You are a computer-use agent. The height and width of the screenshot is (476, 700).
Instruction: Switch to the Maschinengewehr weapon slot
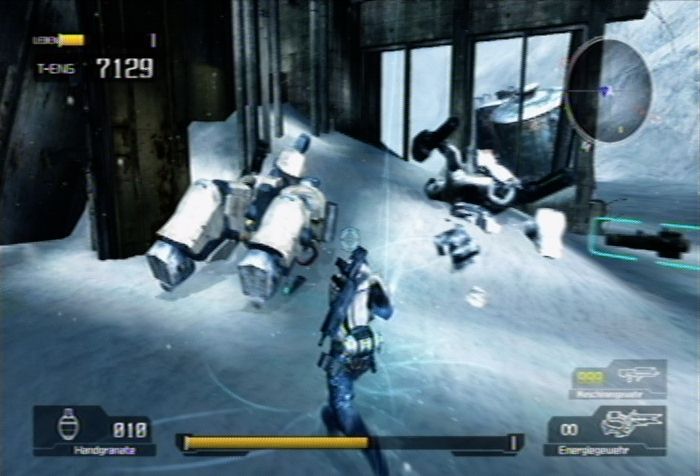[x=618, y=379]
